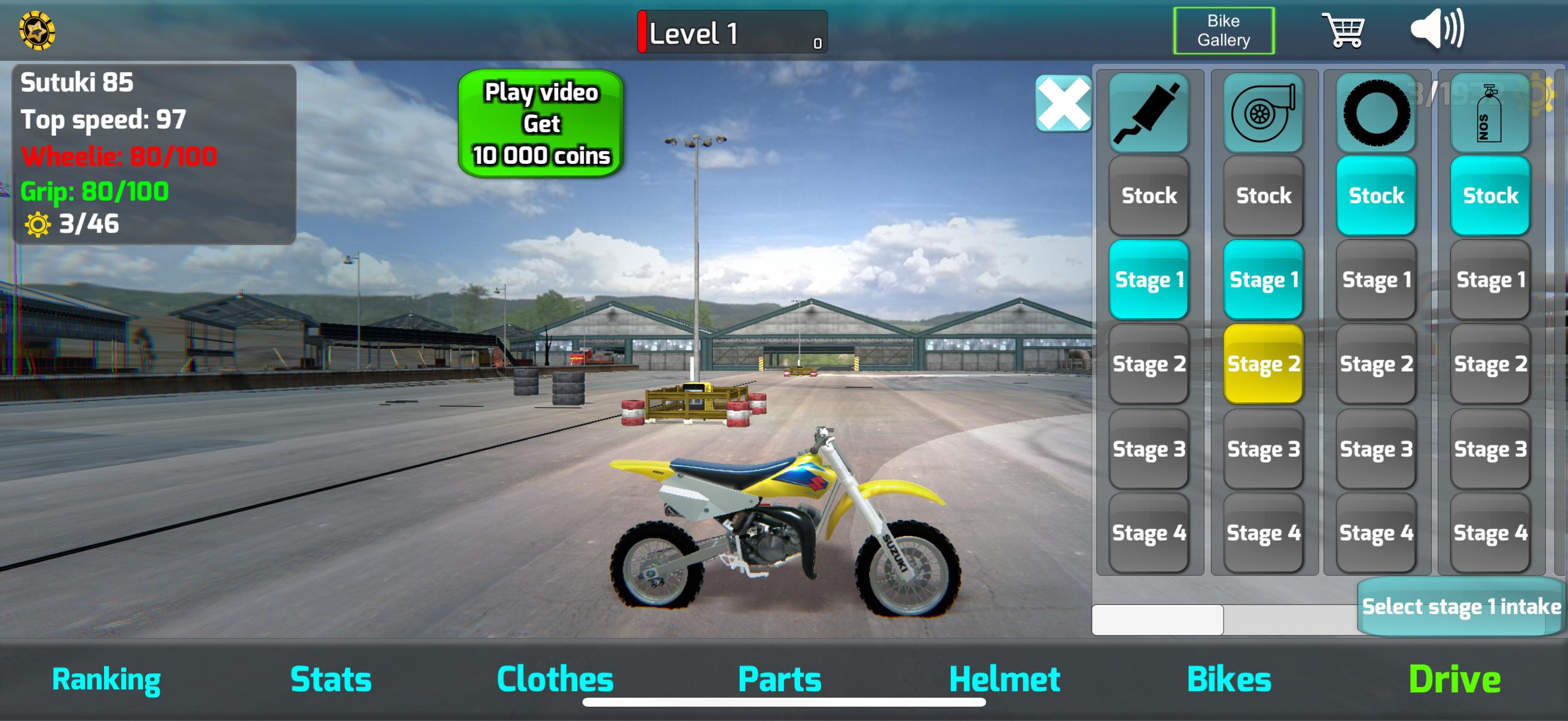This screenshot has height=721, width=1568.
Task: Select the turbo parts category icon
Action: pos(1262,114)
